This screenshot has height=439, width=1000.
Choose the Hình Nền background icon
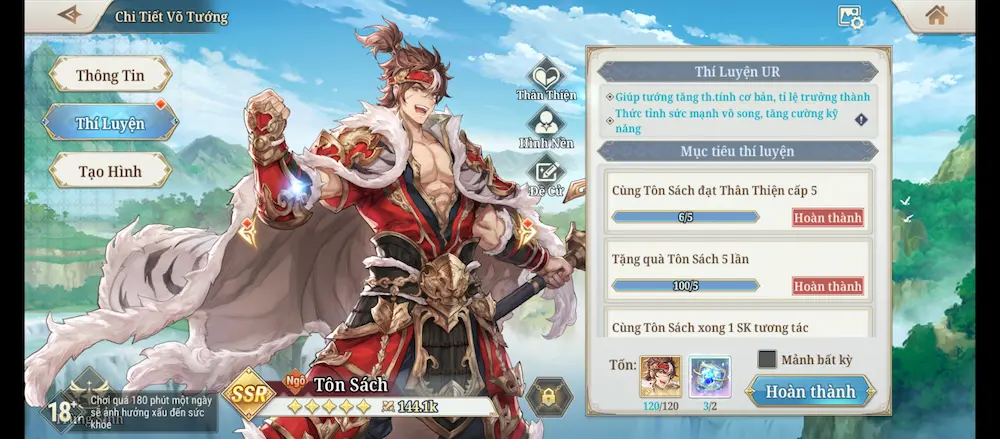pos(546,125)
